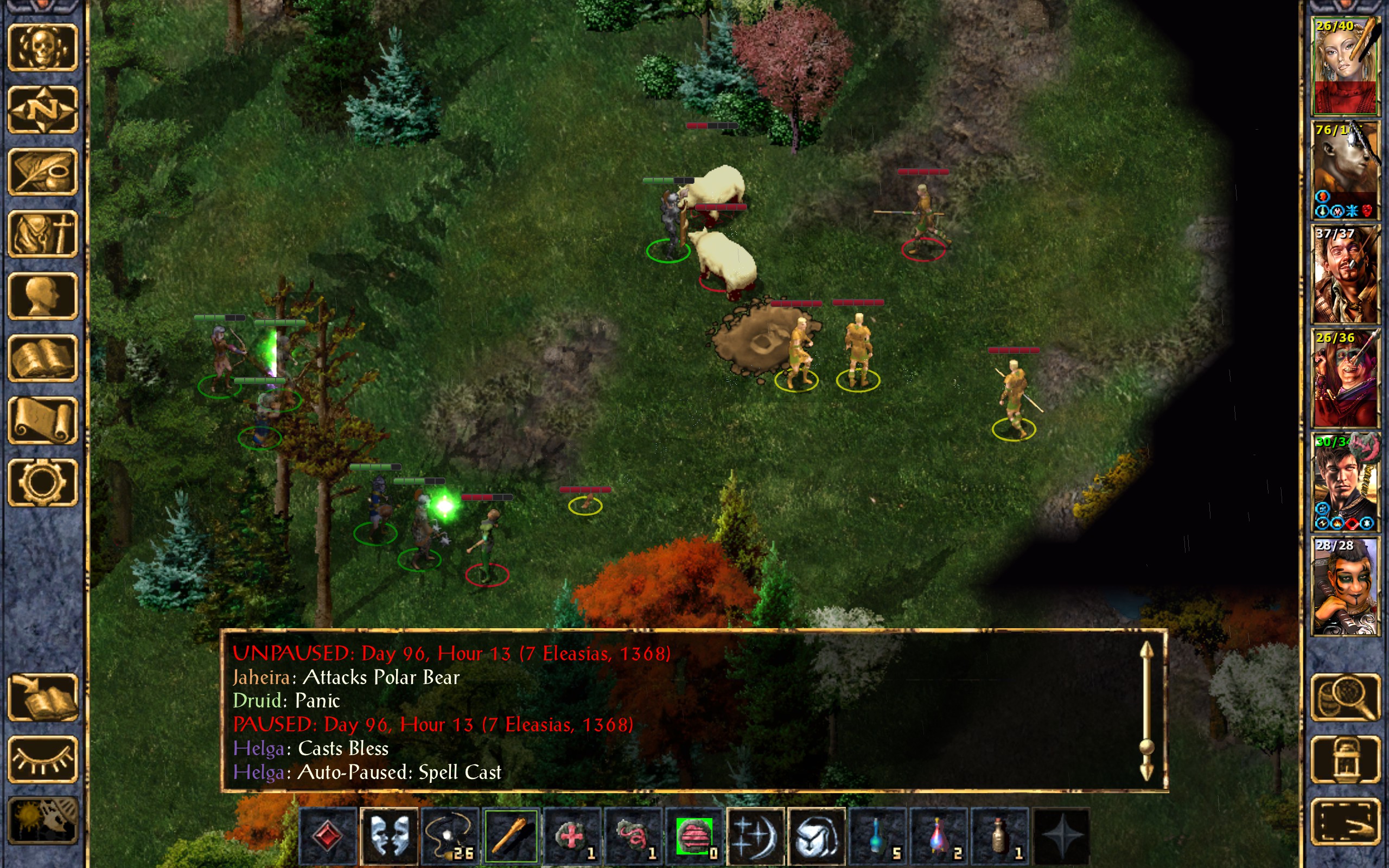The image size is (1389, 868).
Task: Open the priest scroll
Action: [x=42, y=420]
